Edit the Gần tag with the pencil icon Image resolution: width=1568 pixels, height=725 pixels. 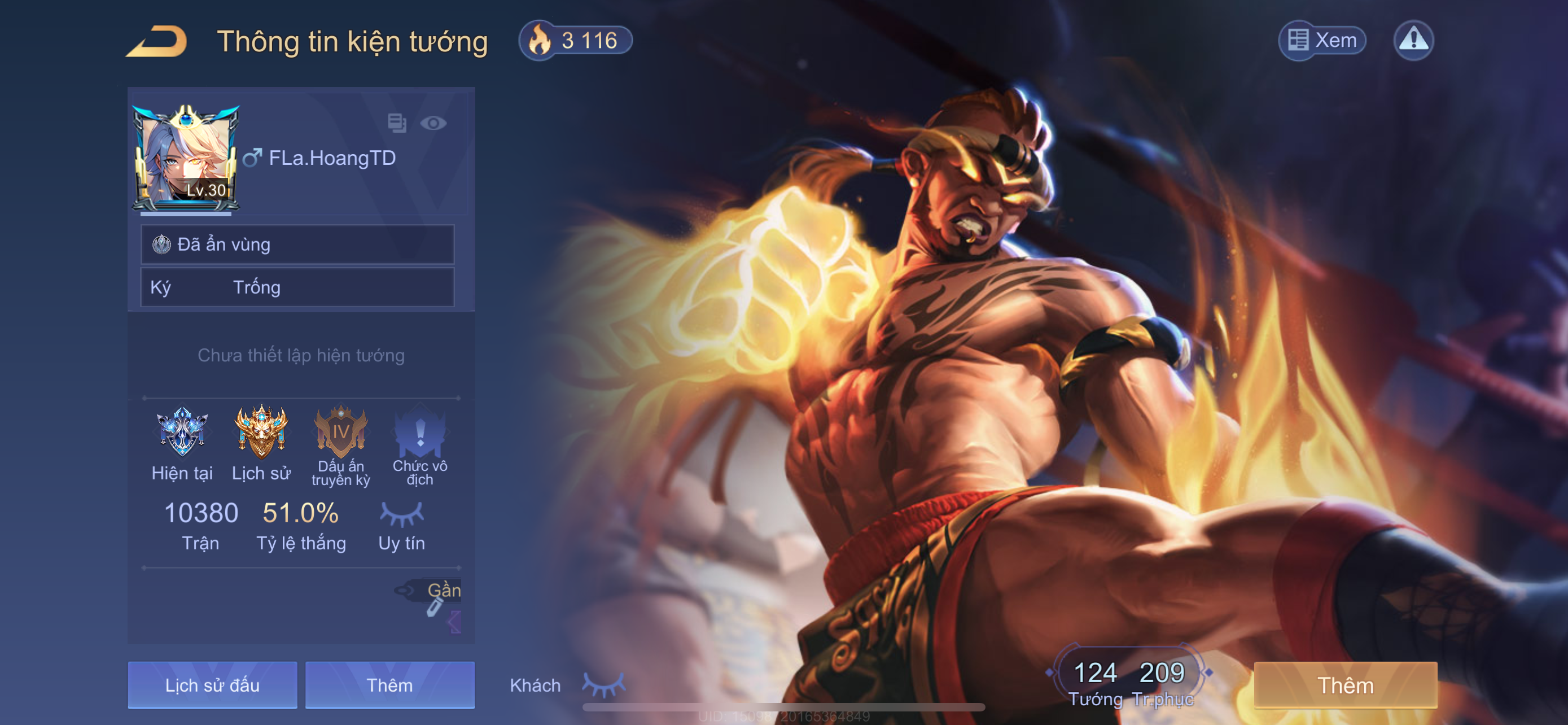(x=435, y=606)
